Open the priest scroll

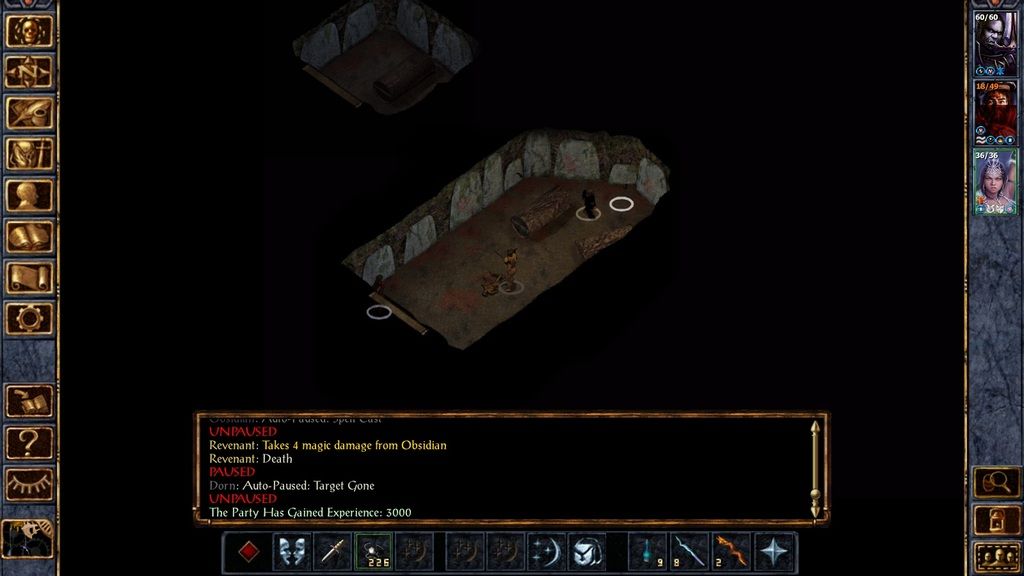pyautogui.click(x=29, y=277)
